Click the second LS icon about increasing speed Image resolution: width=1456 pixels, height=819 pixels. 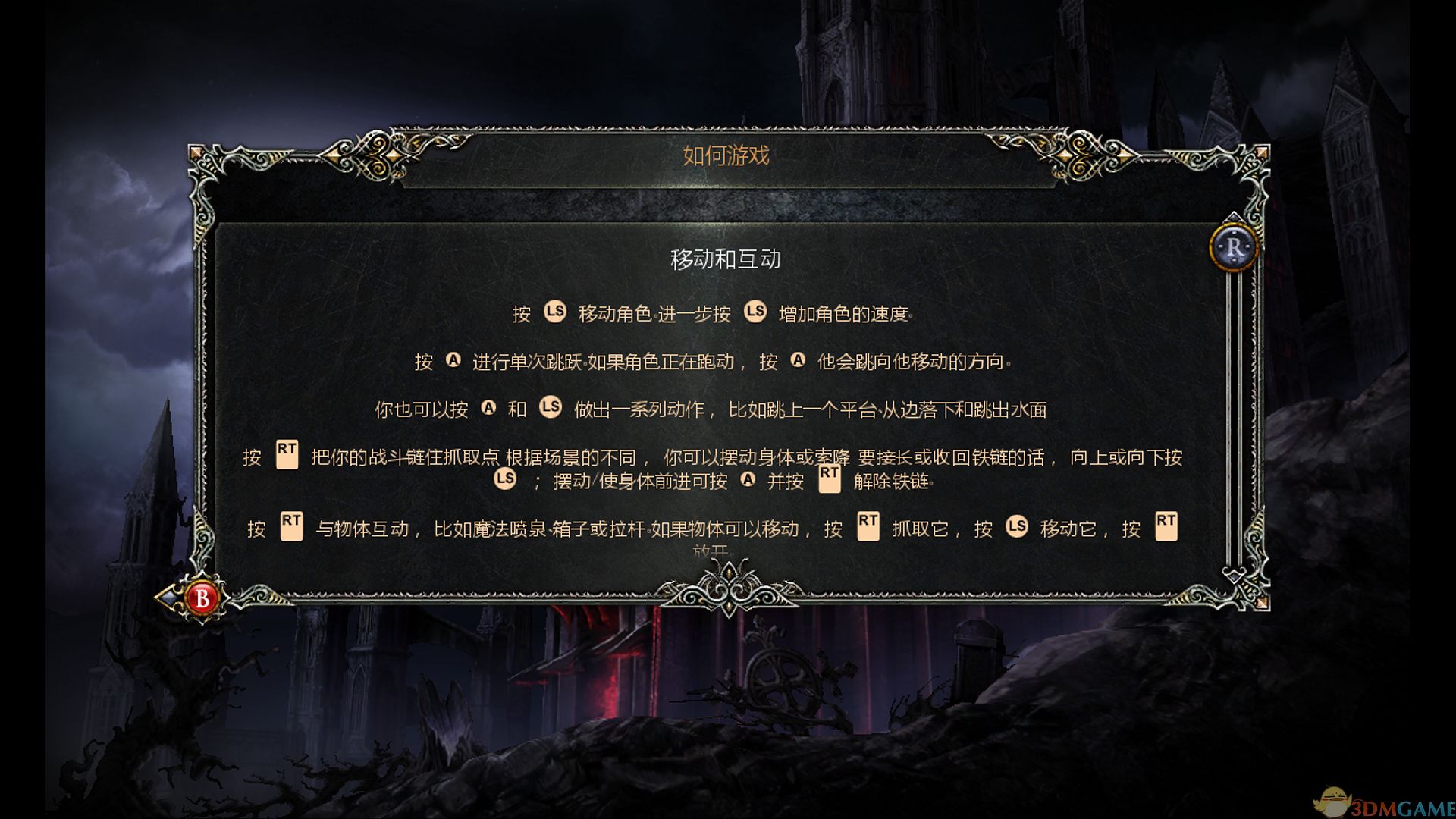[755, 313]
